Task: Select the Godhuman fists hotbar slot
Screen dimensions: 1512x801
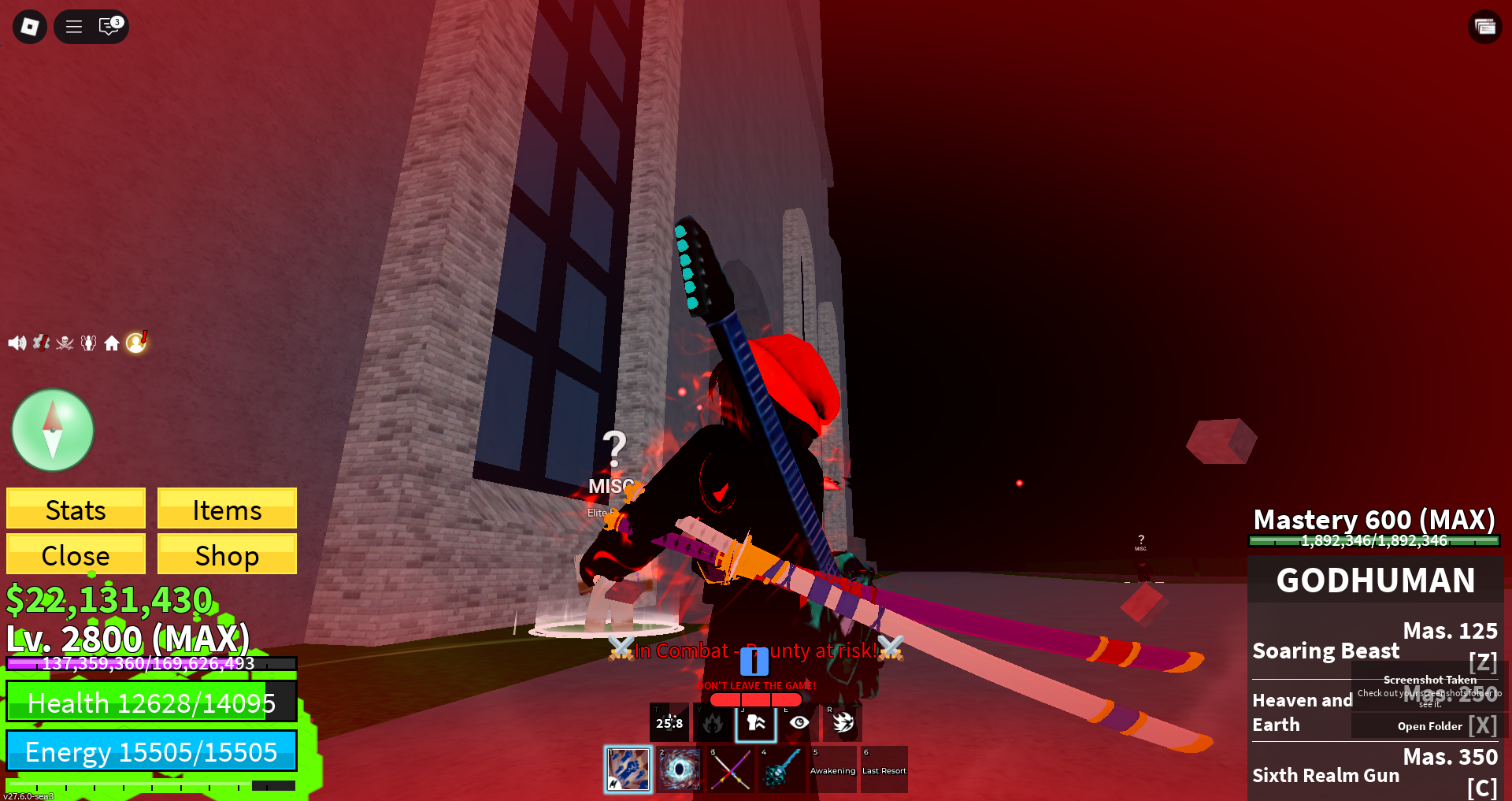Action: pyautogui.click(x=628, y=769)
